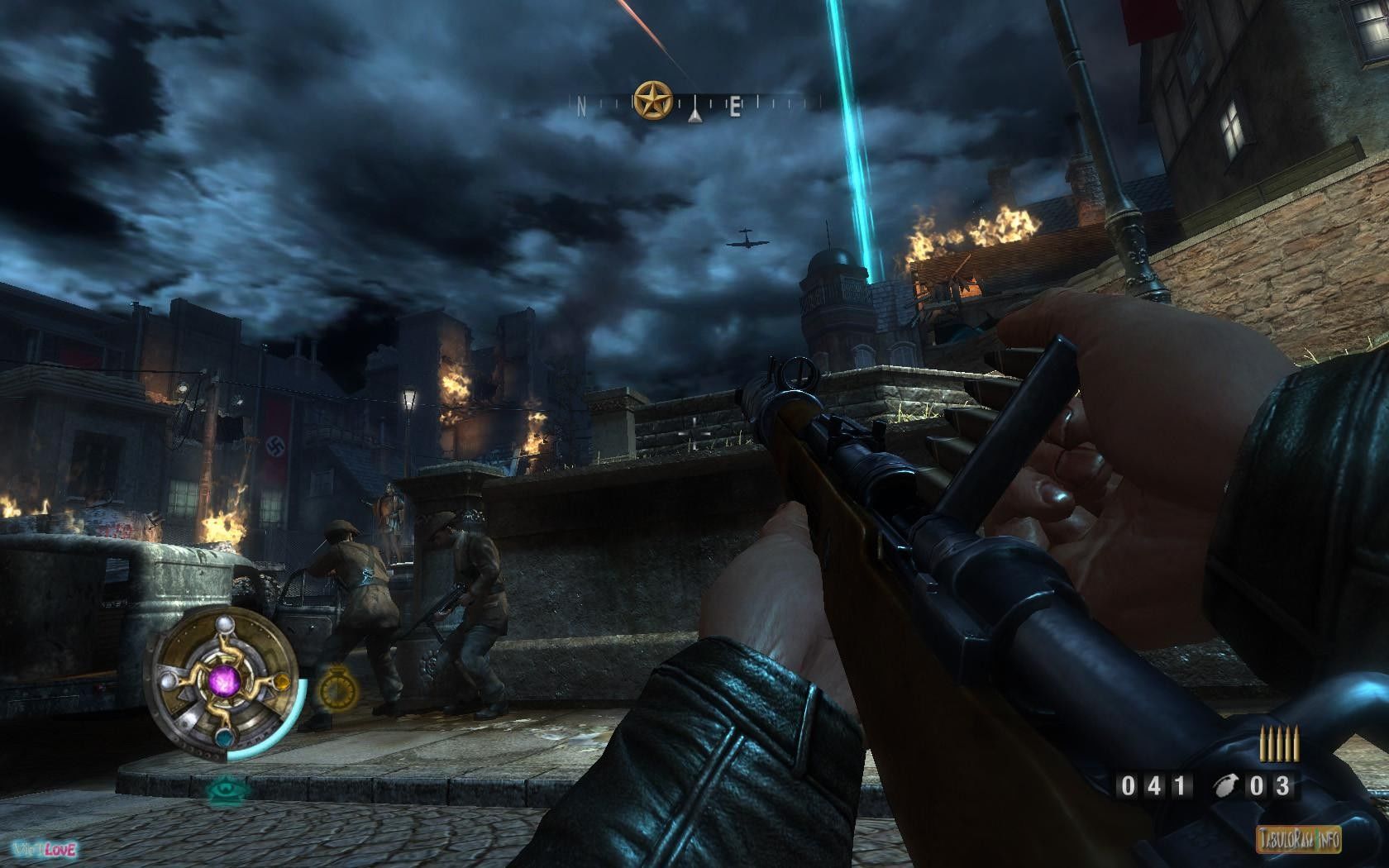The width and height of the screenshot is (1389, 868).
Task: Toggle the teal Veil eye icon
Action: tap(222, 787)
